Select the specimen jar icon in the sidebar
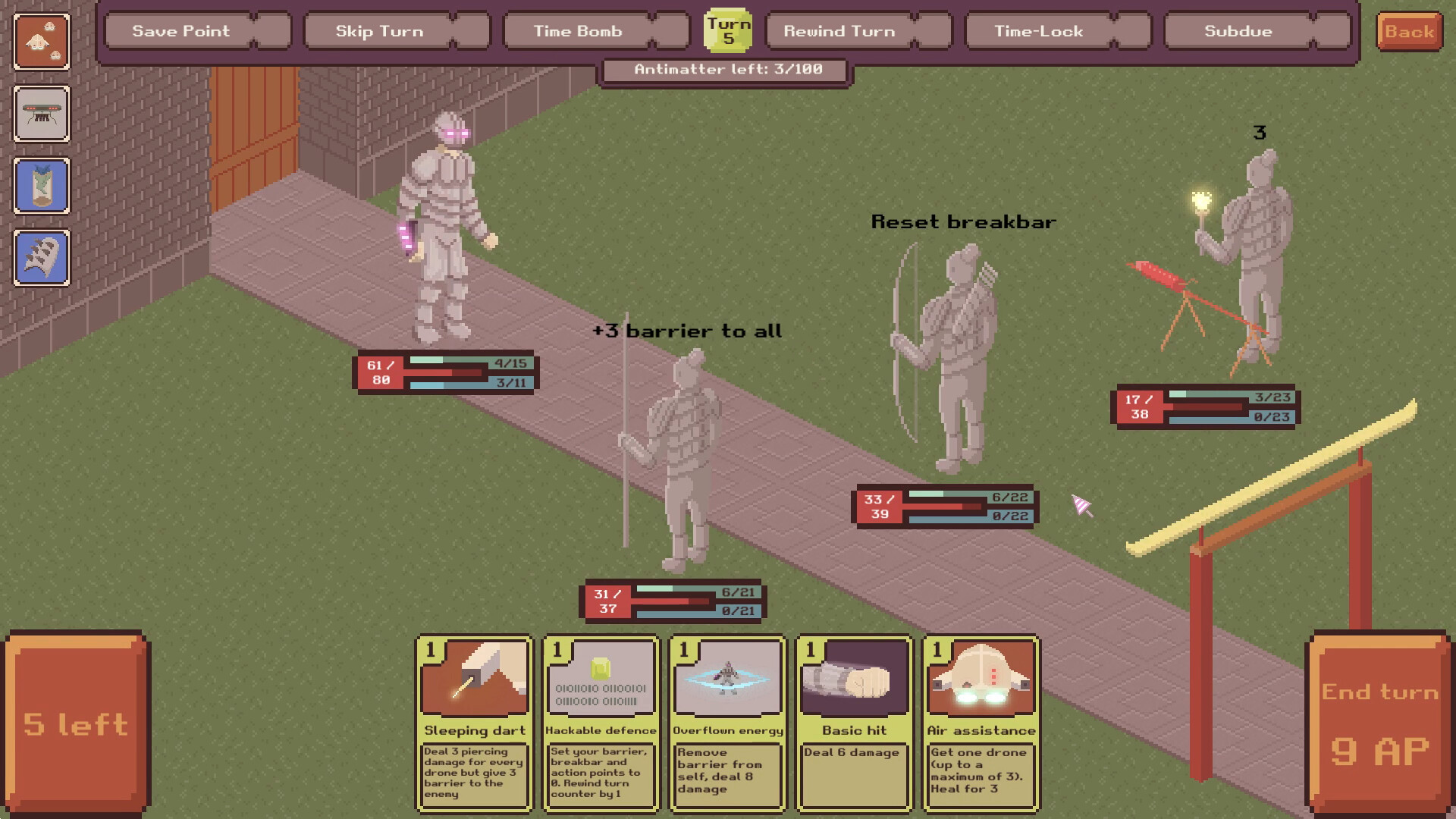 coord(42,187)
